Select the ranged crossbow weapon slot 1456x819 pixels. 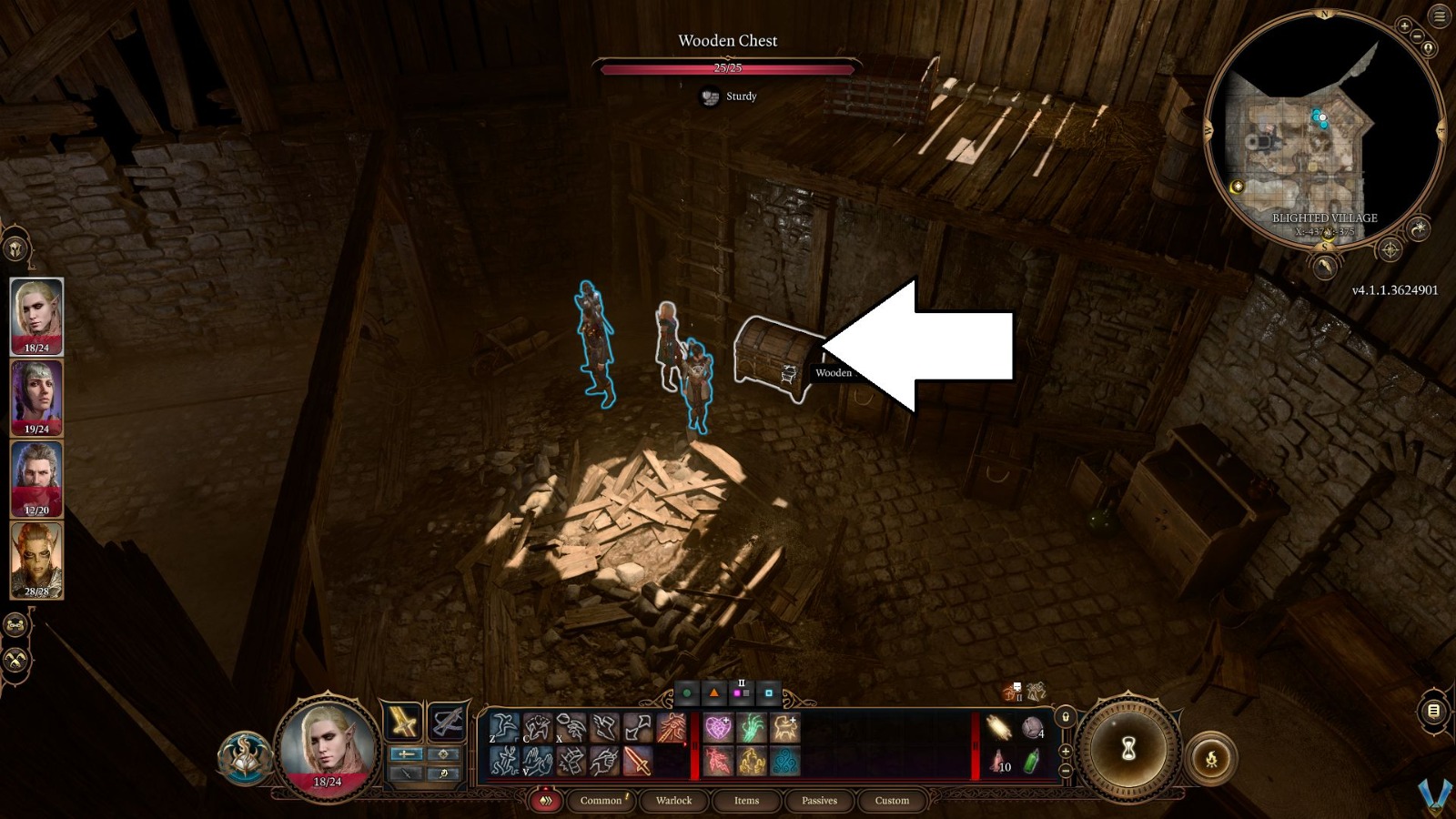point(445,722)
